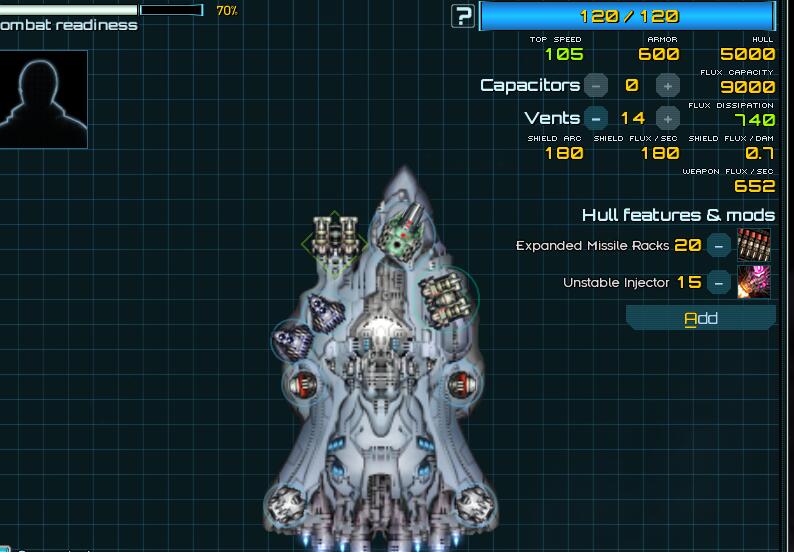Increase Capacitors with the plus button
794x552 pixels.
tap(668, 86)
